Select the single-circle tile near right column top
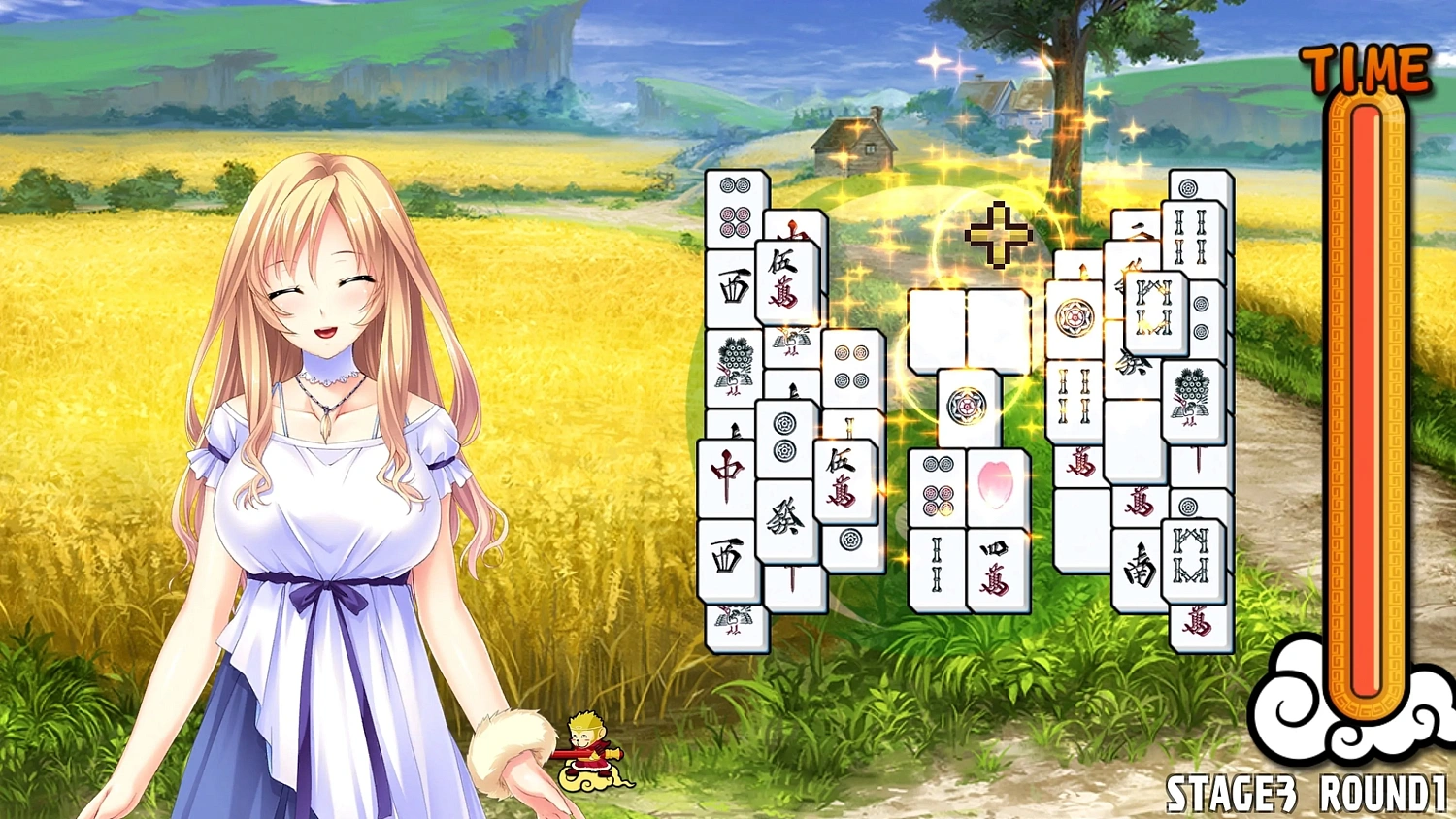Image resolution: width=1456 pixels, height=819 pixels. pyautogui.click(x=1187, y=187)
